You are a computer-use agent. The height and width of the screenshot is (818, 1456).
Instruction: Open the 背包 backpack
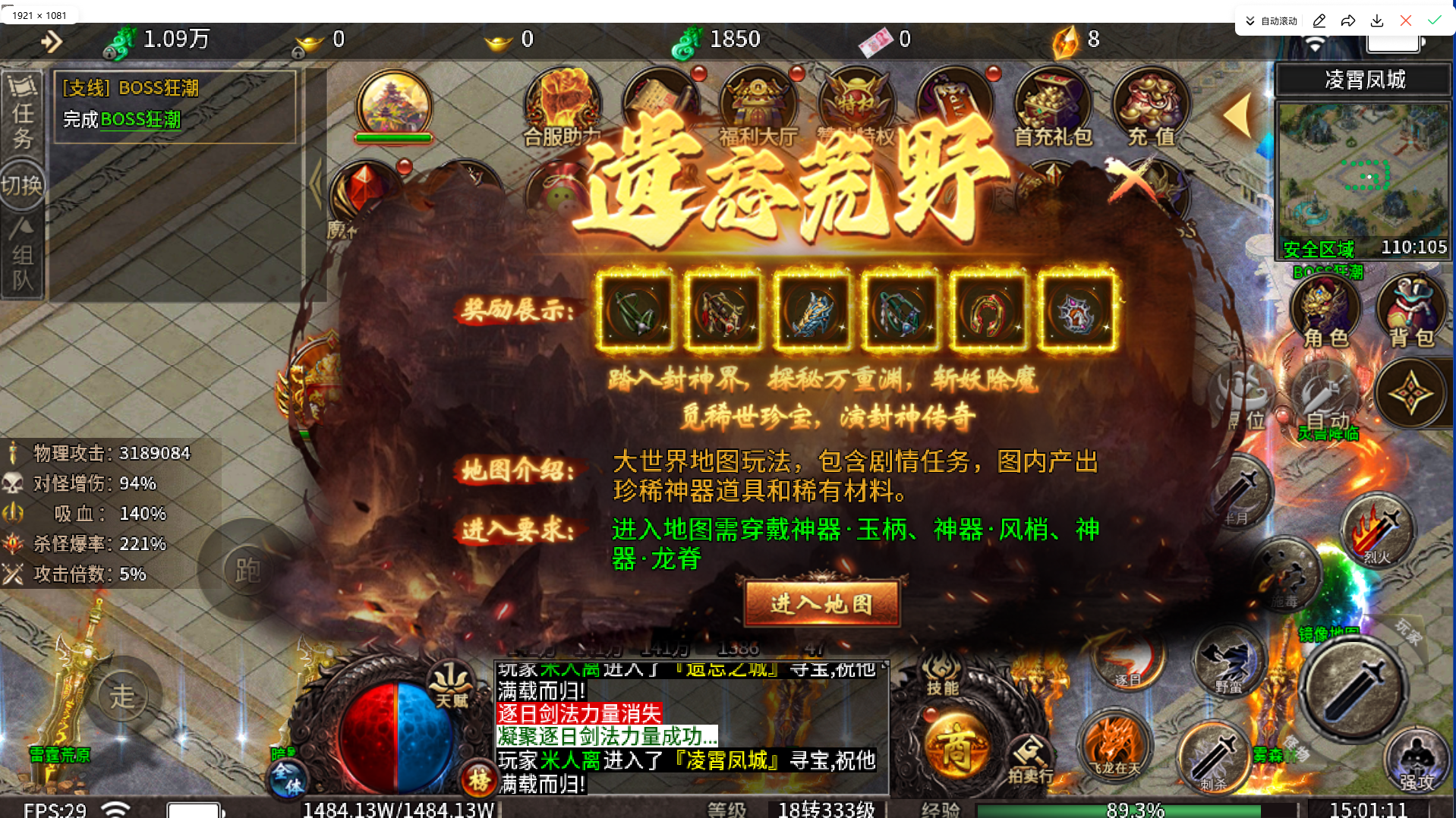[x=1412, y=307]
